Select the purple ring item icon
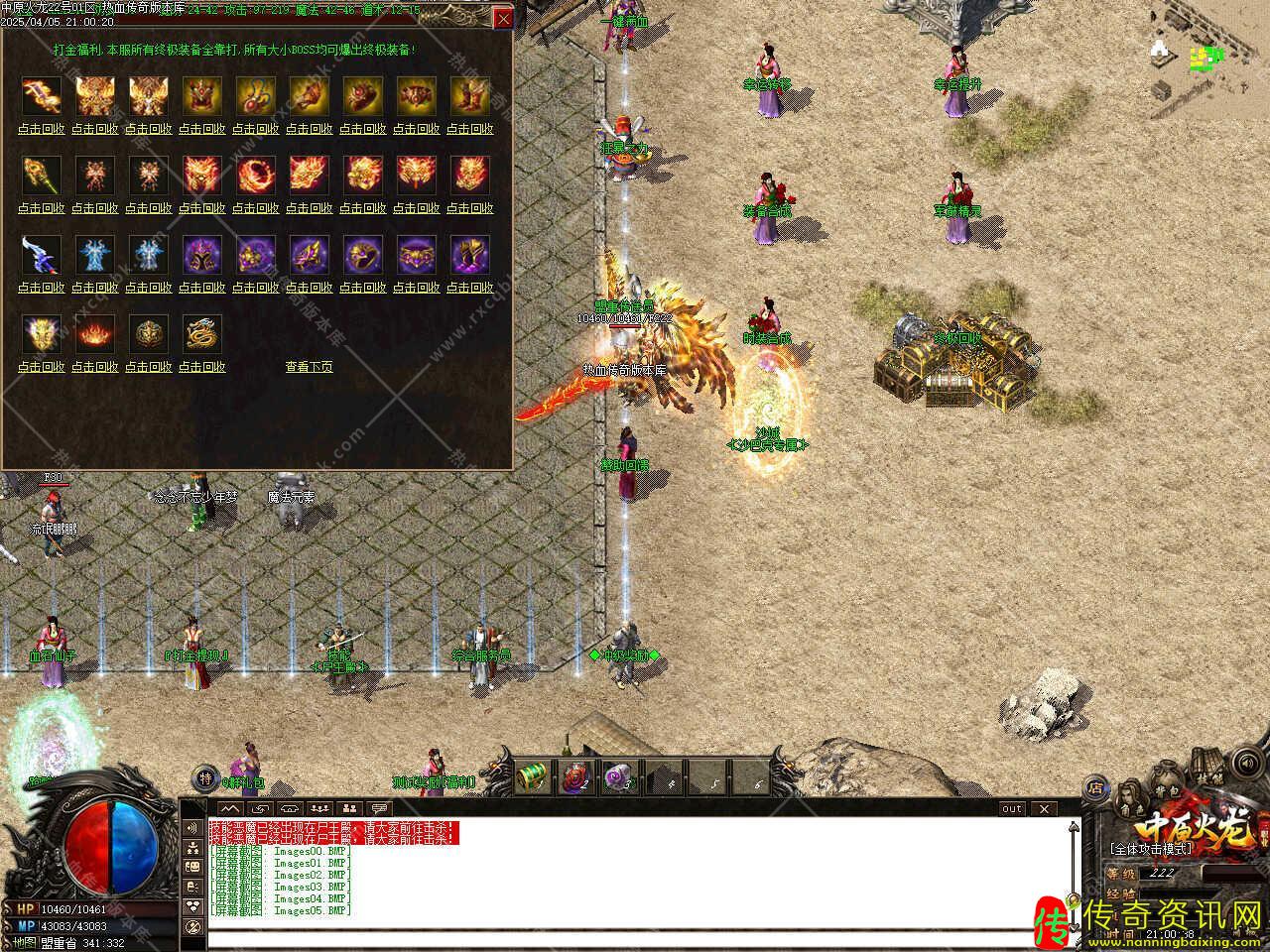The height and width of the screenshot is (952, 1270). tap(362, 255)
